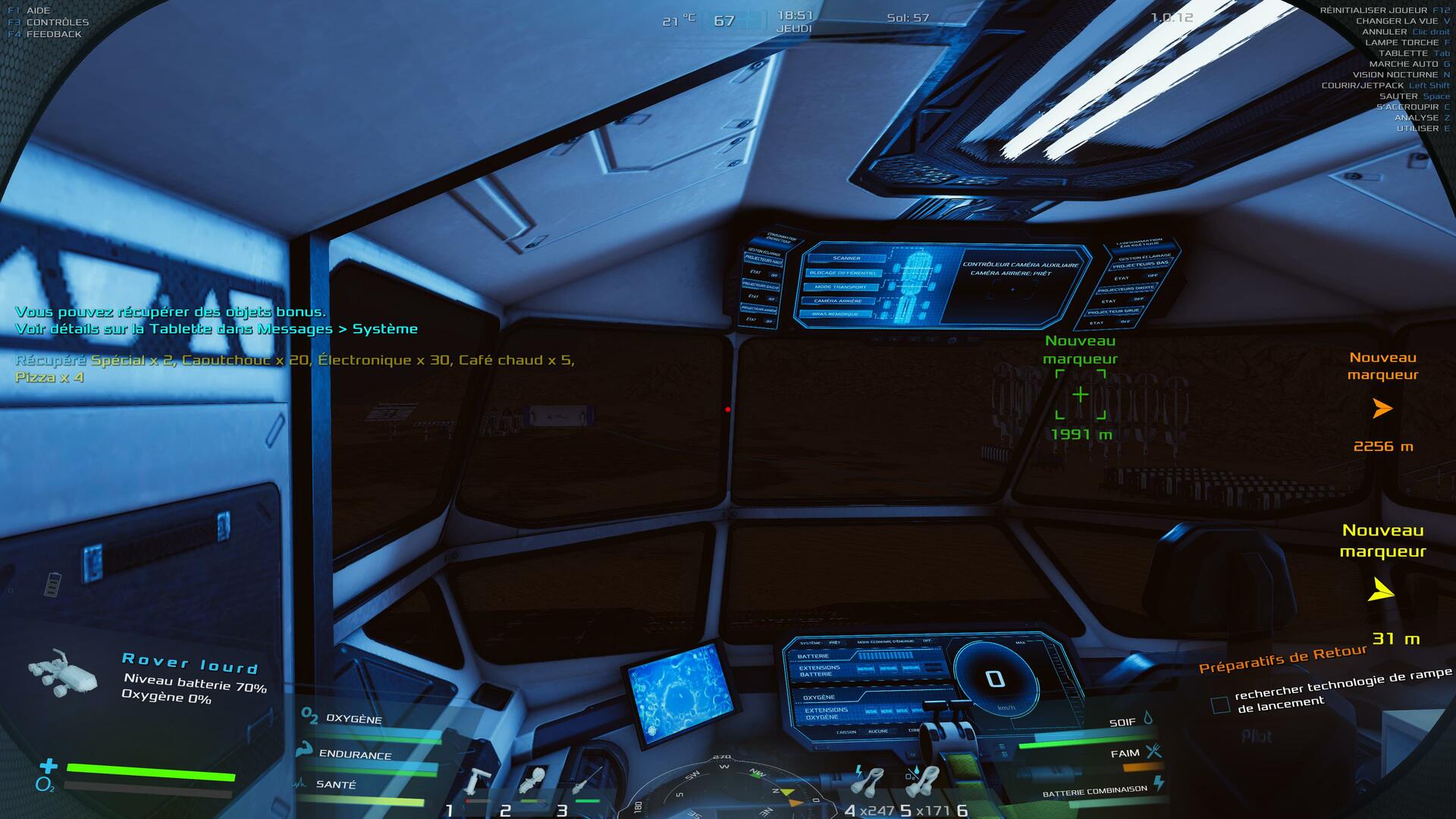Select hotbar slot 2 tool
The image size is (1456, 819).
tap(532, 781)
